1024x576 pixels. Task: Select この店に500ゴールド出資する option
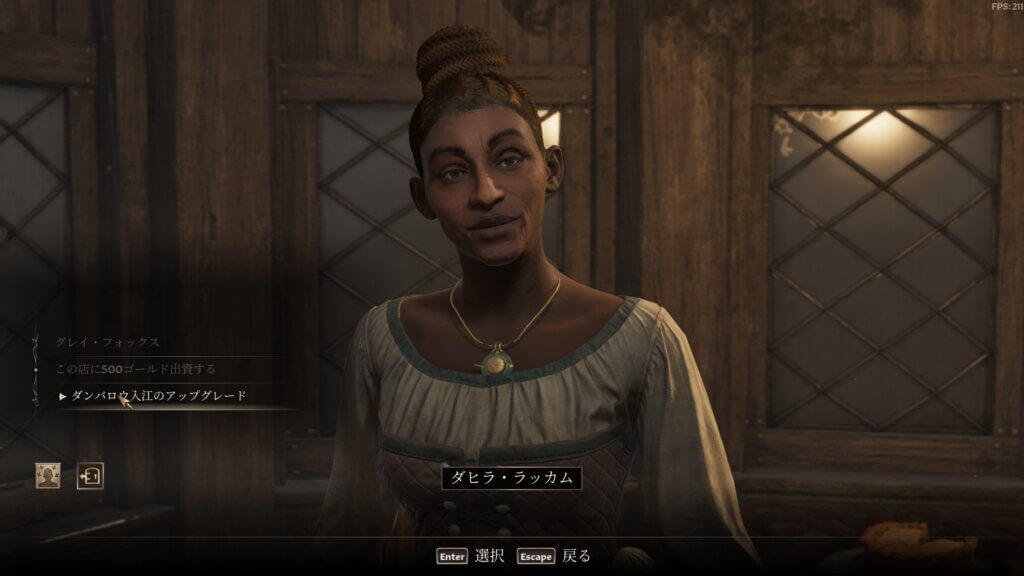pos(135,369)
